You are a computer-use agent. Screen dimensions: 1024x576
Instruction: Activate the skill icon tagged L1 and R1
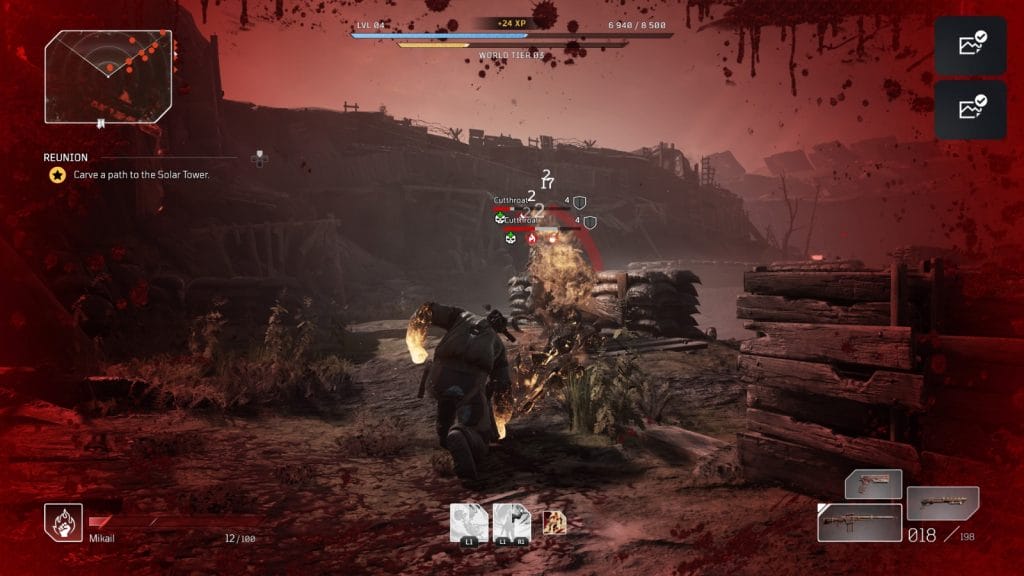(x=511, y=523)
